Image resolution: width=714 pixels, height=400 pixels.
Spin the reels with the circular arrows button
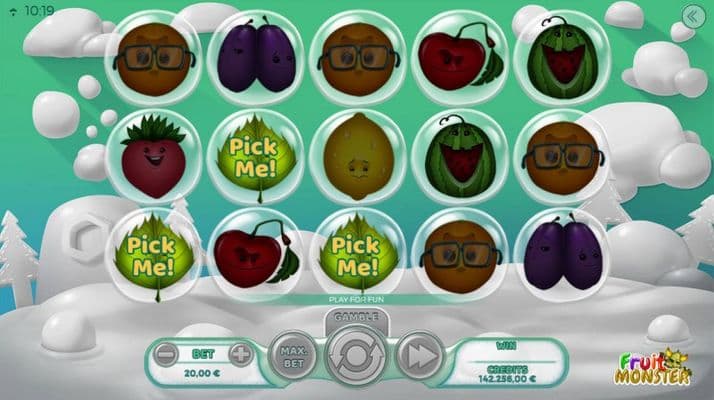[356, 356]
